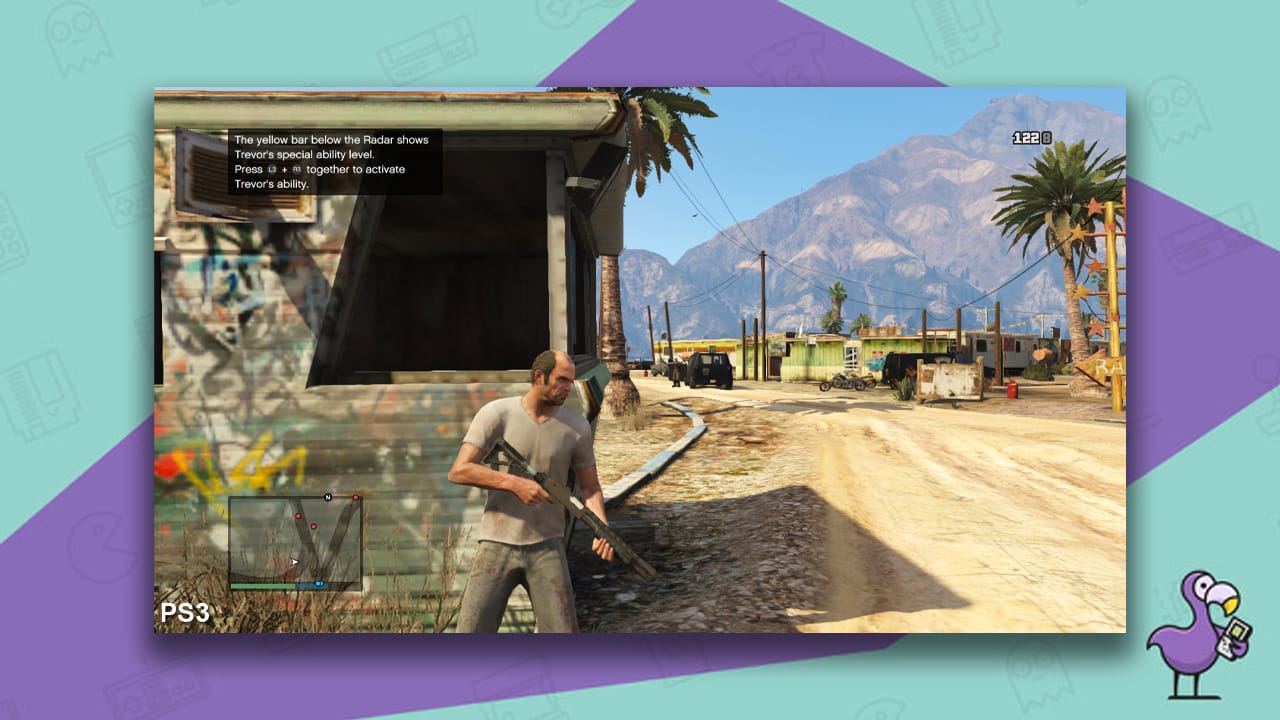Click the R1 button icon in tutorial text
Screen dimensions: 1280x720
[297, 168]
